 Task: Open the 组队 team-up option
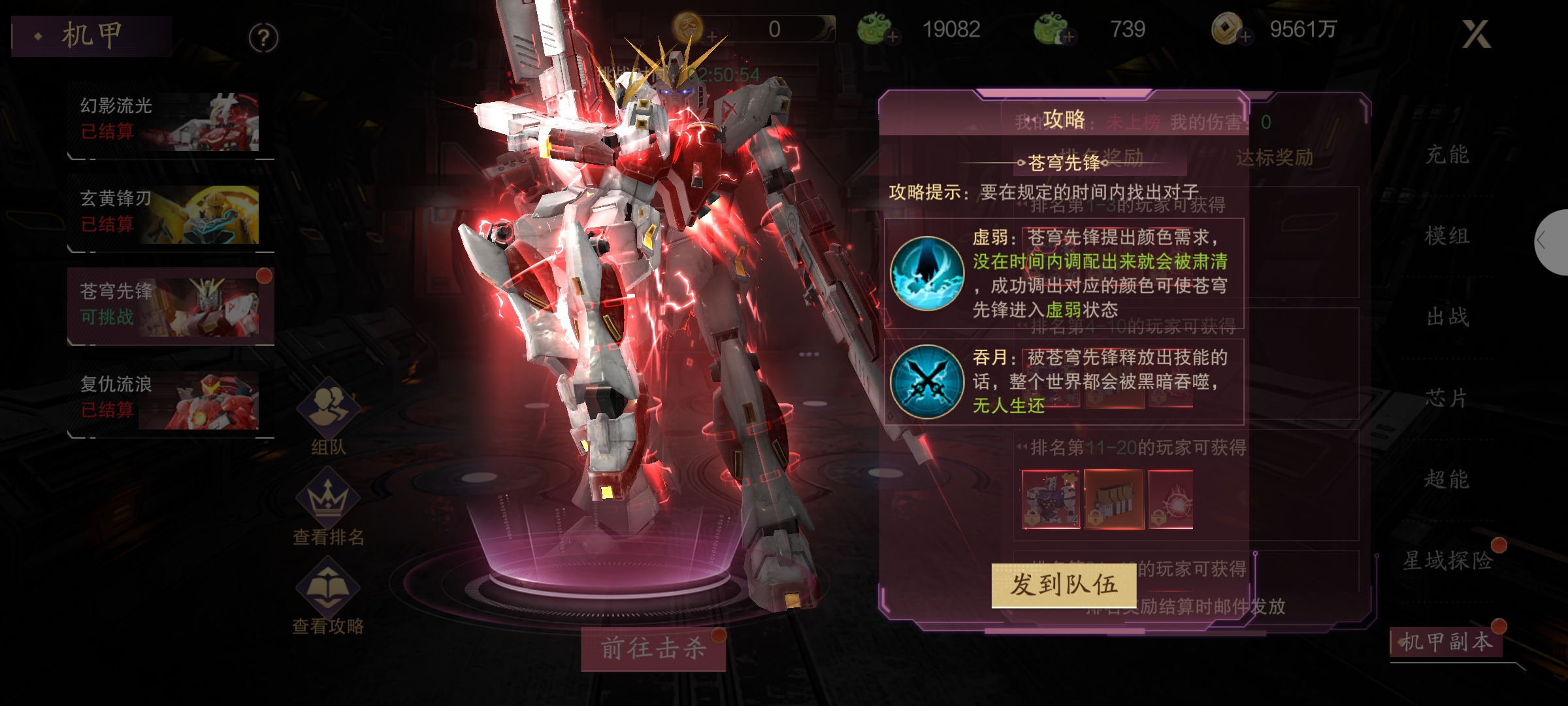(x=328, y=416)
